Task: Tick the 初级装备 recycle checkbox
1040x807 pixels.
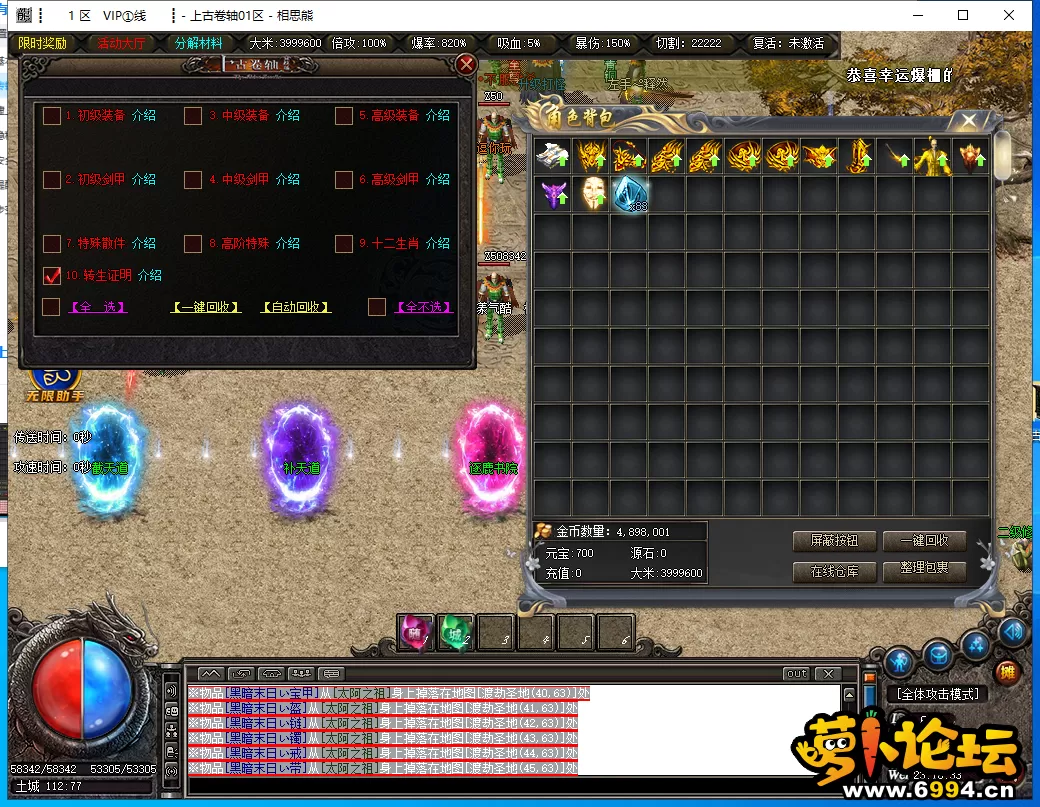Action: (52, 116)
